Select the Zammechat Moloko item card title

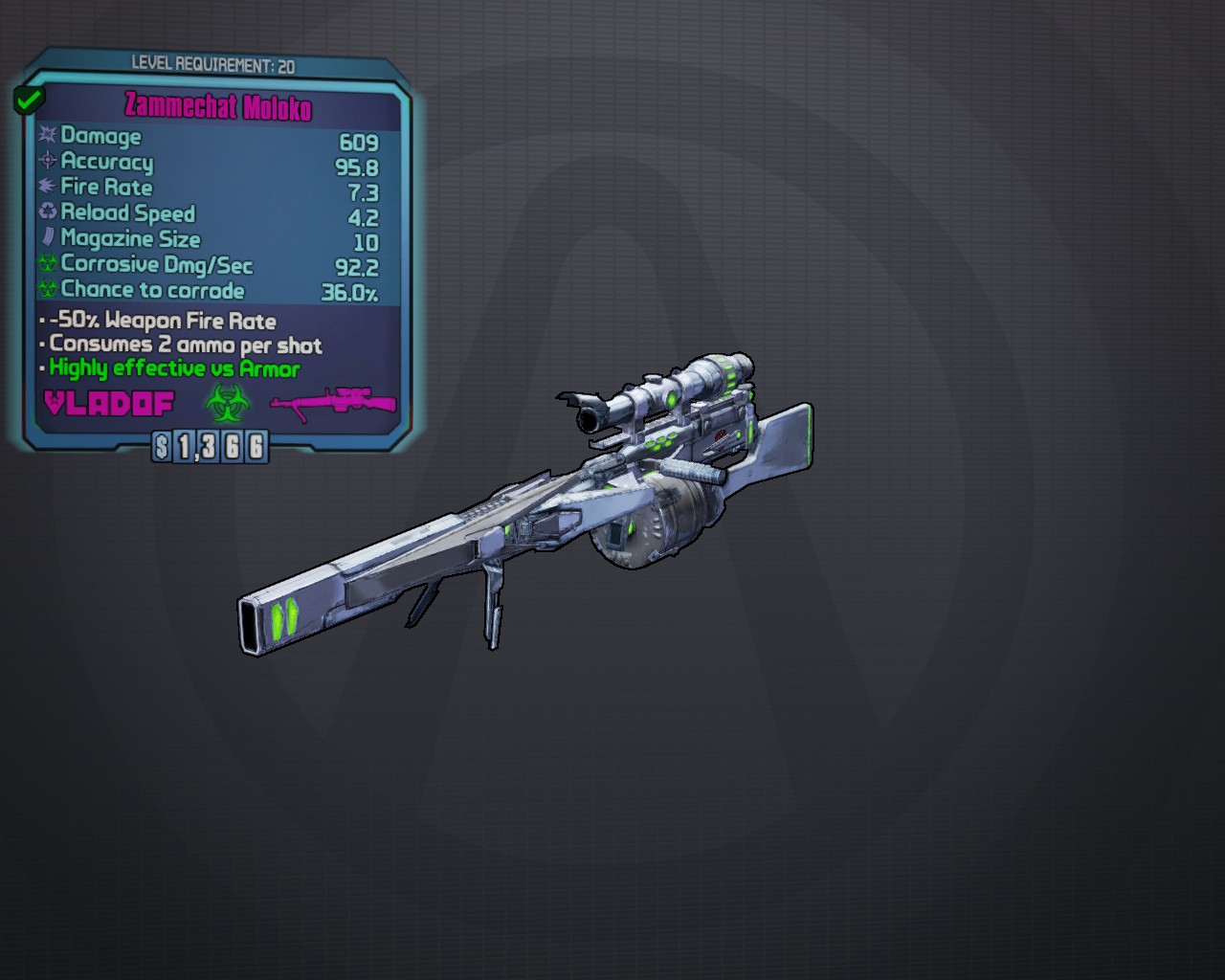coord(218,106)
